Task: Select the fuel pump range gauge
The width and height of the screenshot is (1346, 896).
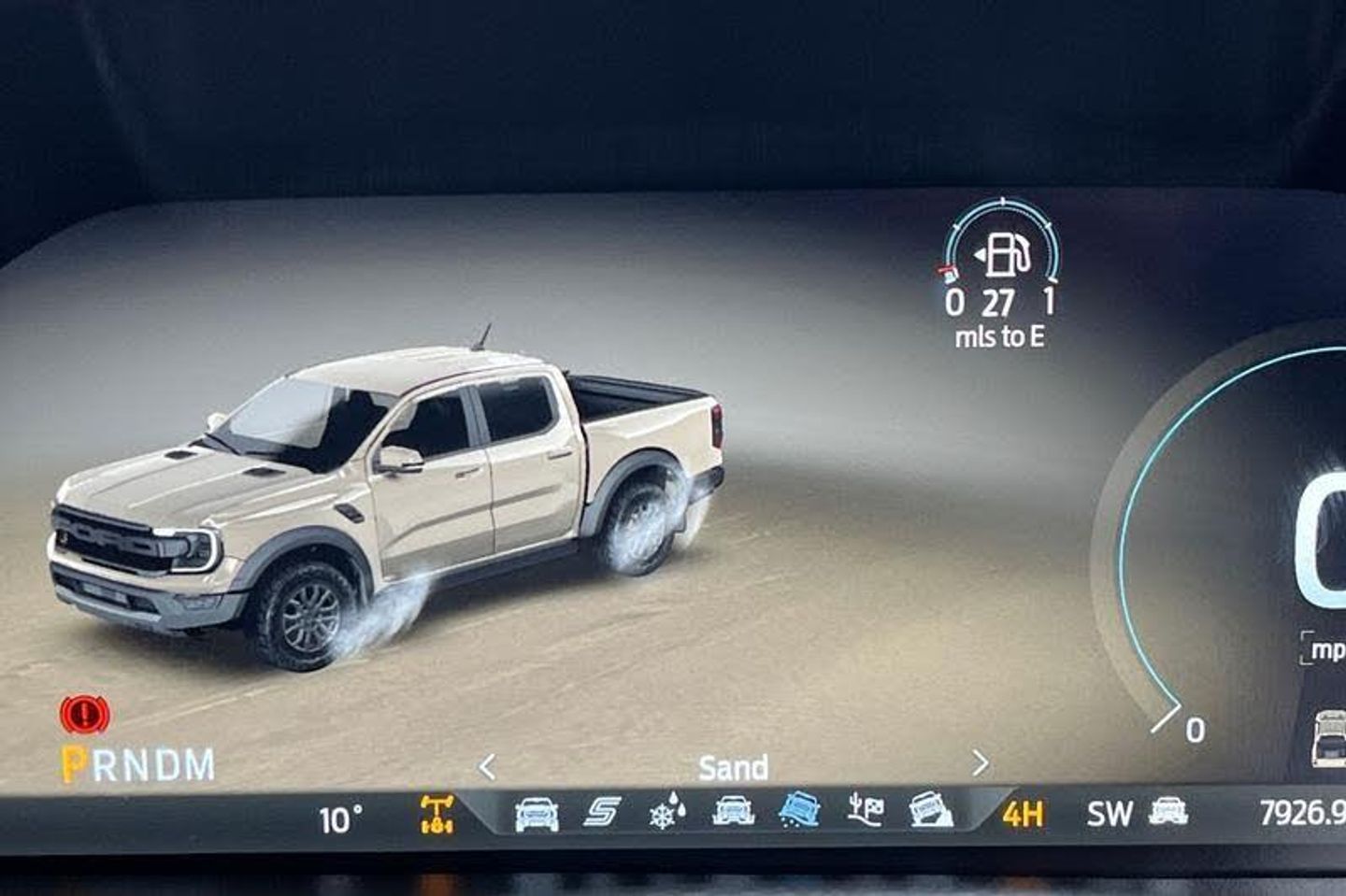Action: pos(1002,254)
